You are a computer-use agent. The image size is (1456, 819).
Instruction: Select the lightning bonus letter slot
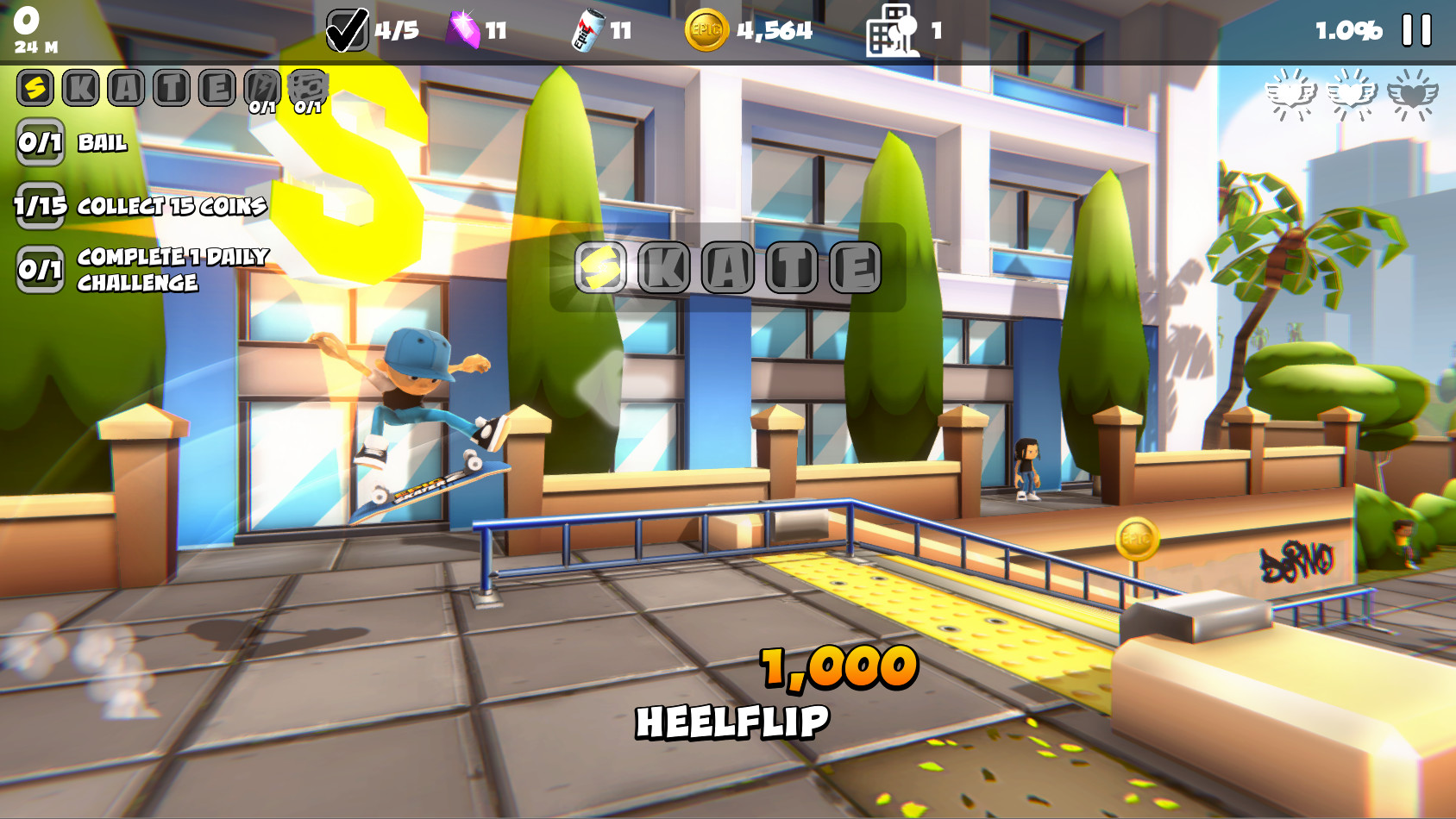pos(263,85)
